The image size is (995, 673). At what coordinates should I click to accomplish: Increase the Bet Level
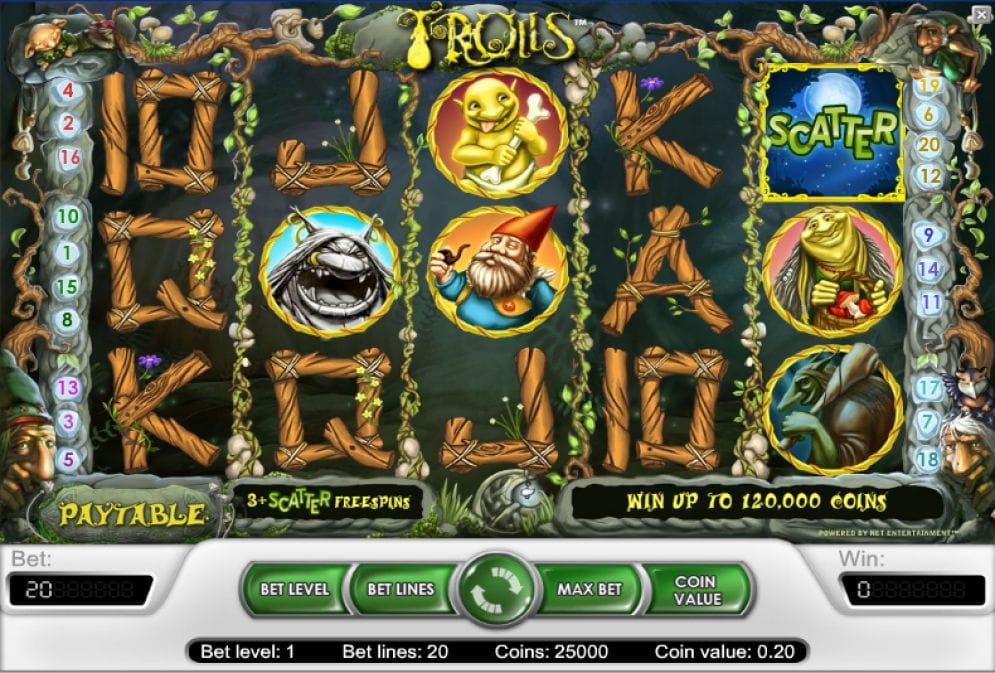click(x=294, y=589)
